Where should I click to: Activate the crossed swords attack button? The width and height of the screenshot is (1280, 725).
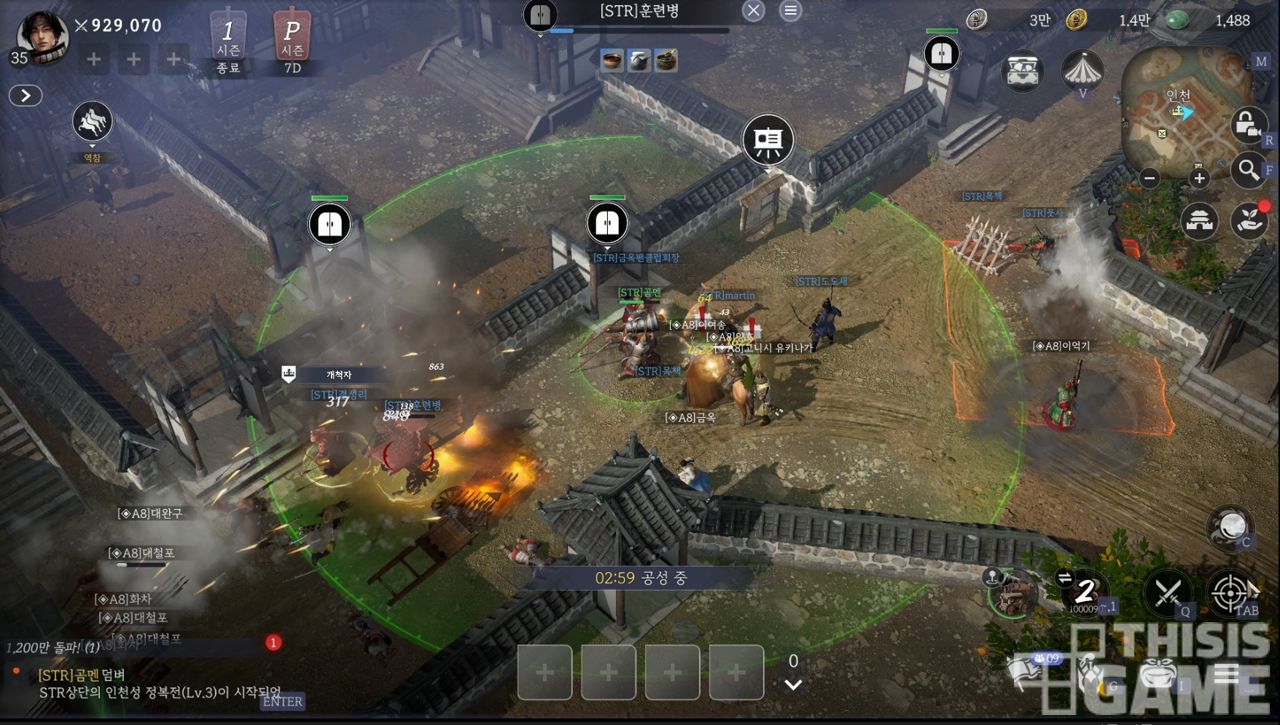click(x=1166, y=591)
